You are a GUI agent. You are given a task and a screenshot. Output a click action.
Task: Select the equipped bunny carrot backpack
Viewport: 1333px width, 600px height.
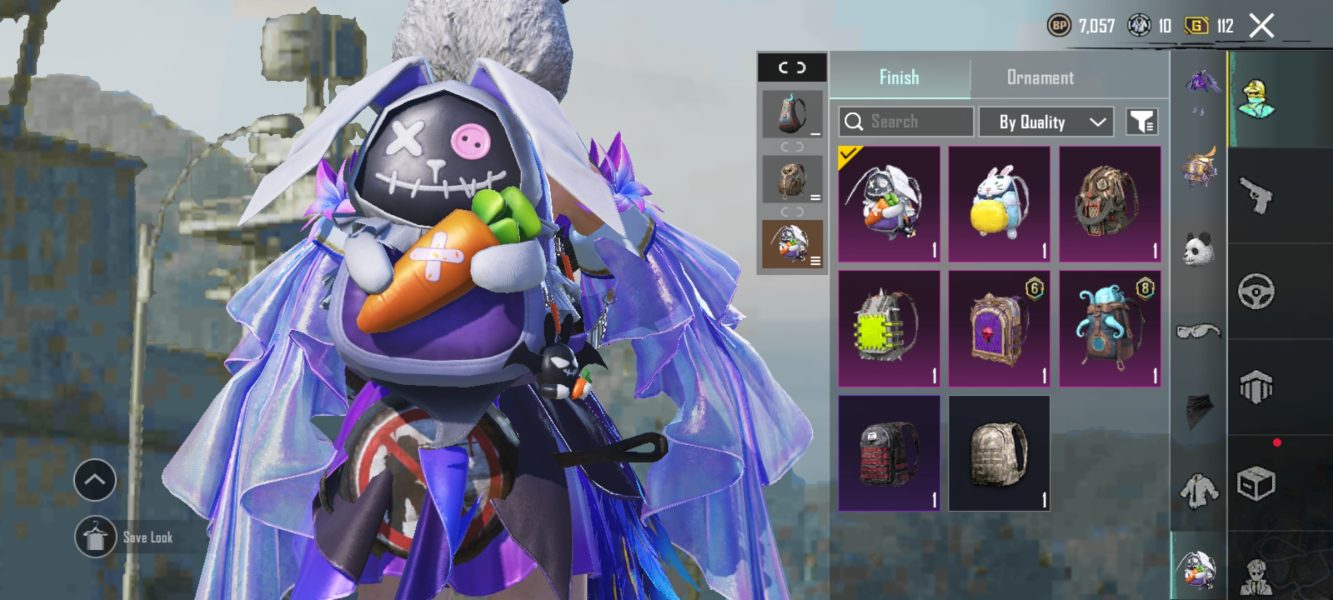tap(889, 204)
